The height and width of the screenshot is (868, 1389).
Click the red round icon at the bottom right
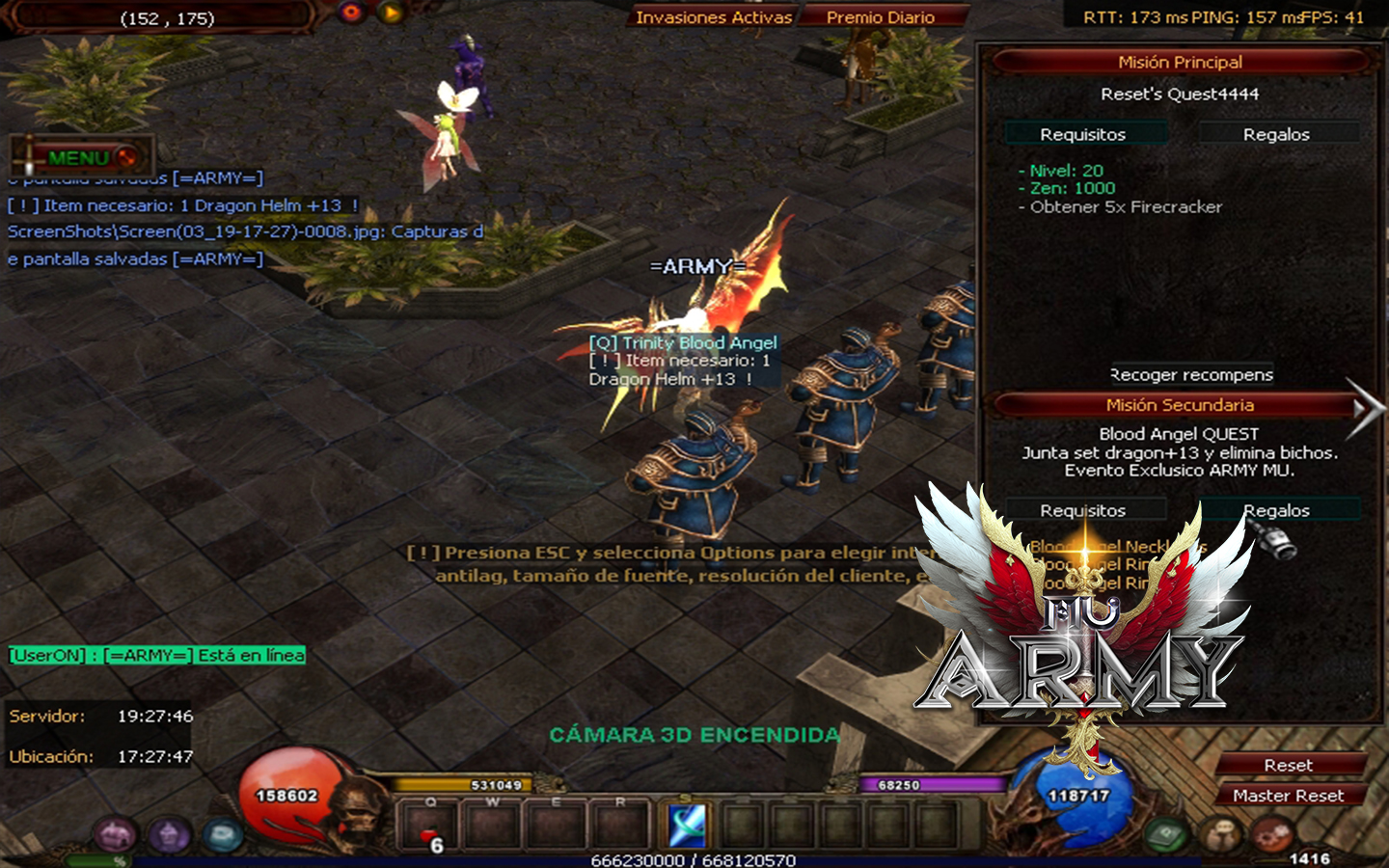click(1272, 832)
